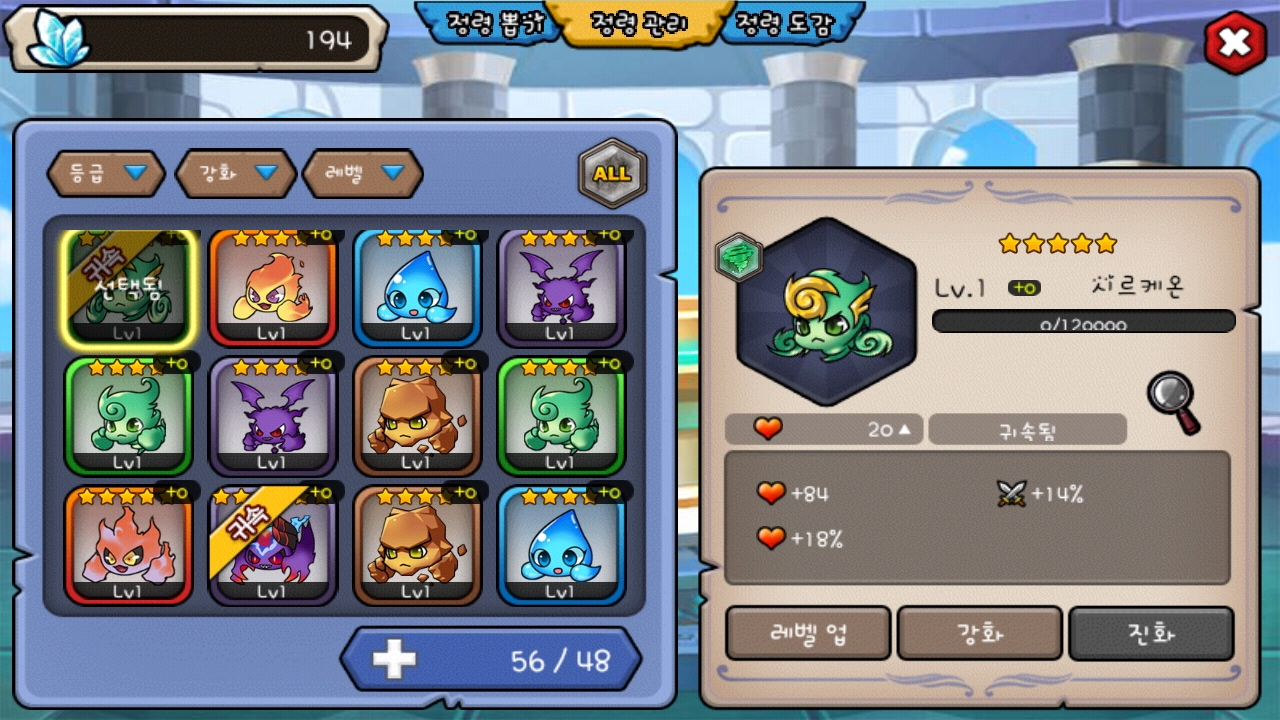
Task: Click the 레벨 업 button
Action: 808,633
